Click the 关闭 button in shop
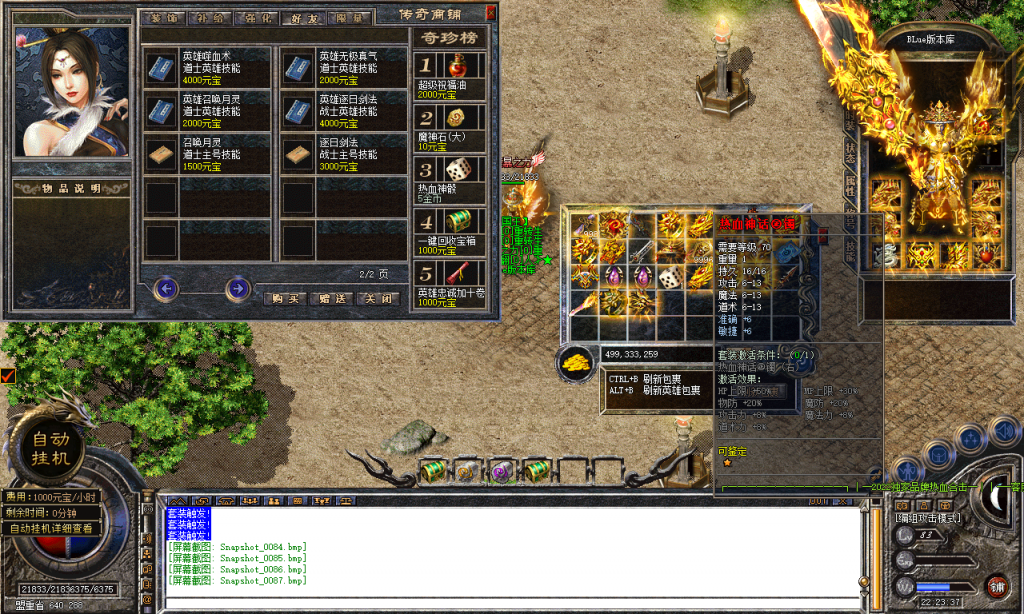Viewport: 1024px width, 614px height. pos(380,298)
